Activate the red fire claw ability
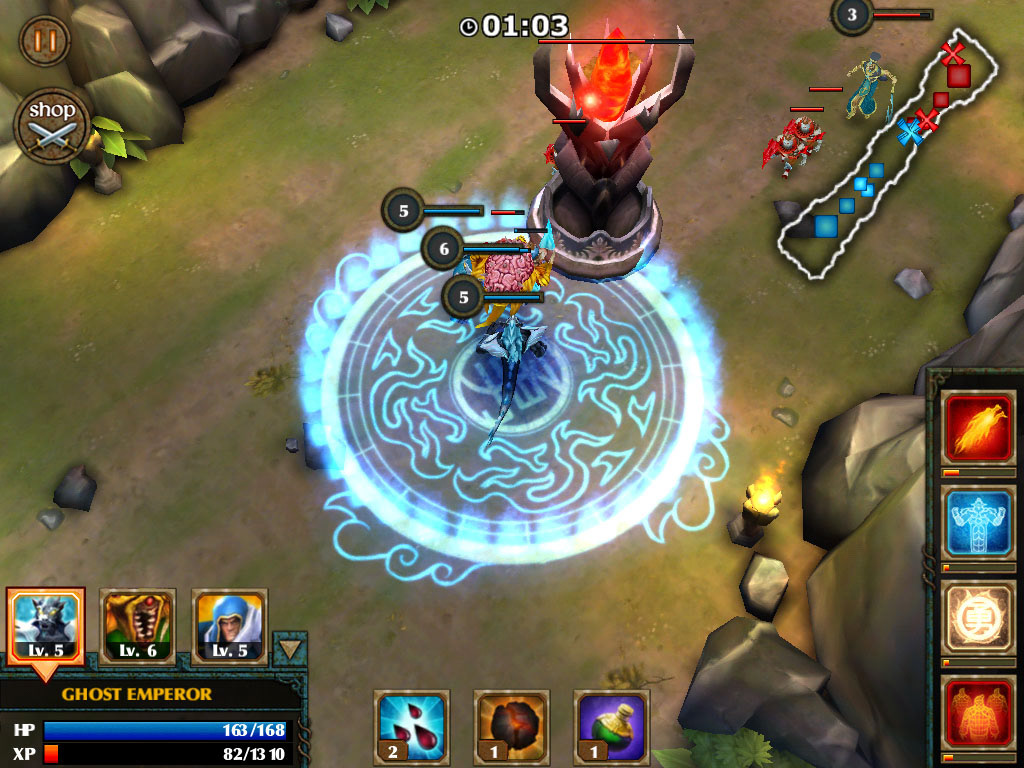The height and width of the screenshot is (768, 1024). pyautogui.click(x=979, y=427)
